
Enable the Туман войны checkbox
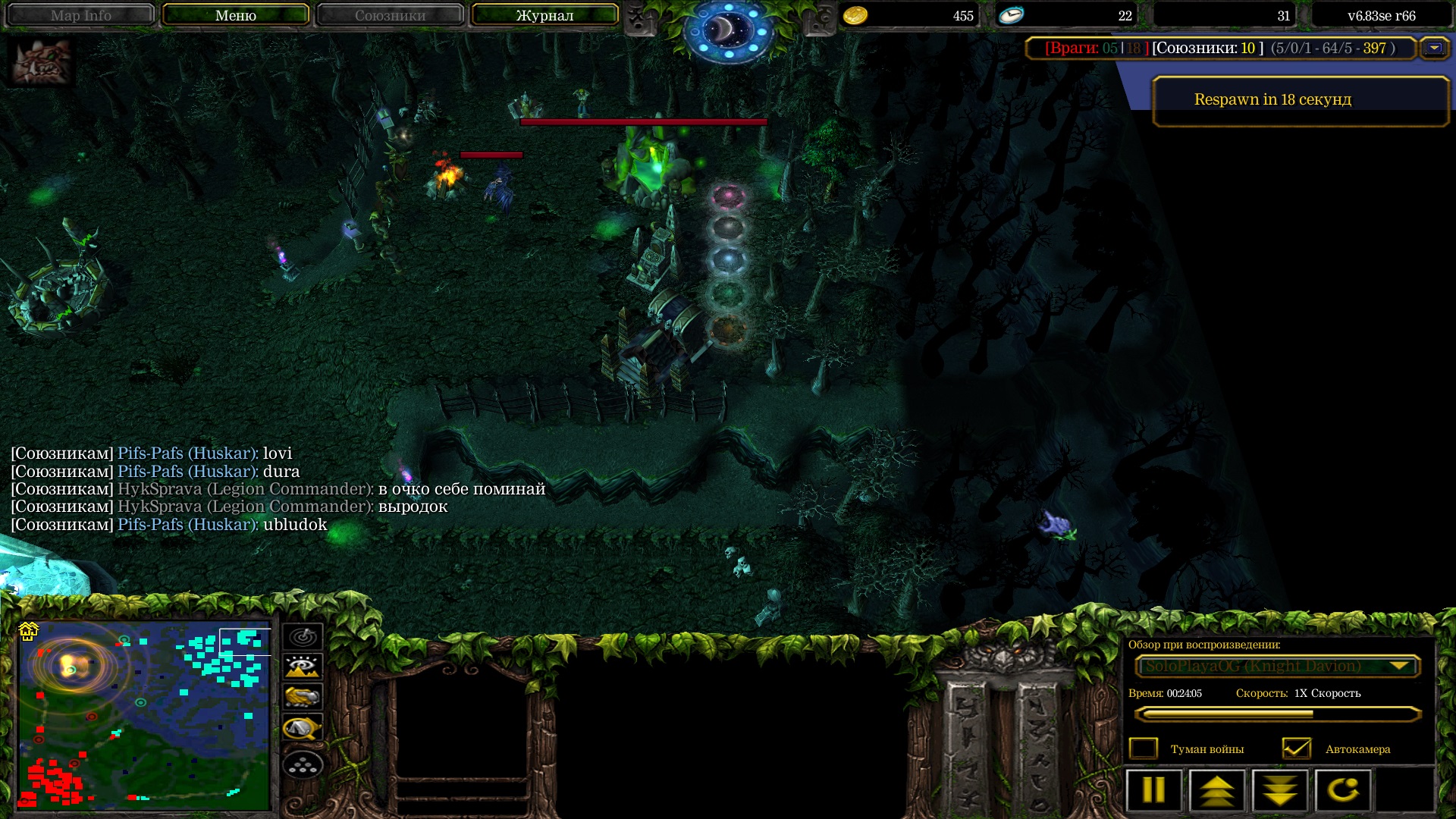pos(1144,748)
